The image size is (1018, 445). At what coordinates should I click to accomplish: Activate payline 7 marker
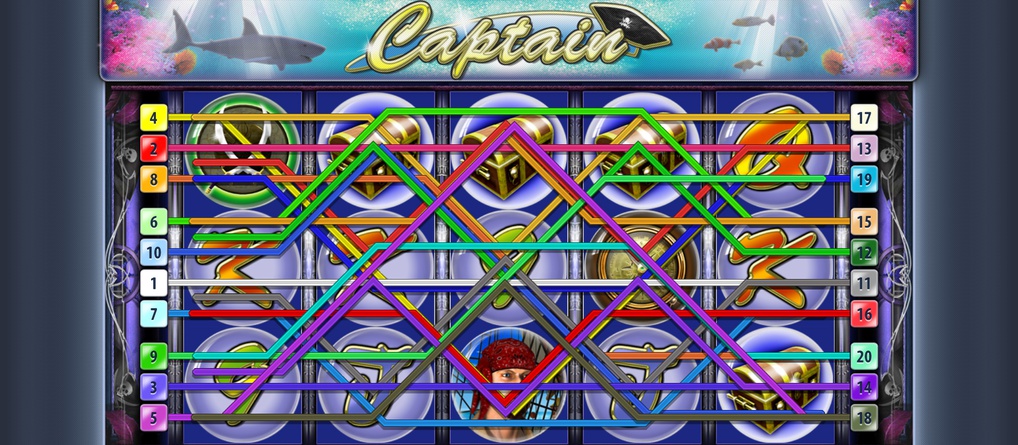[x=154, y=314]
